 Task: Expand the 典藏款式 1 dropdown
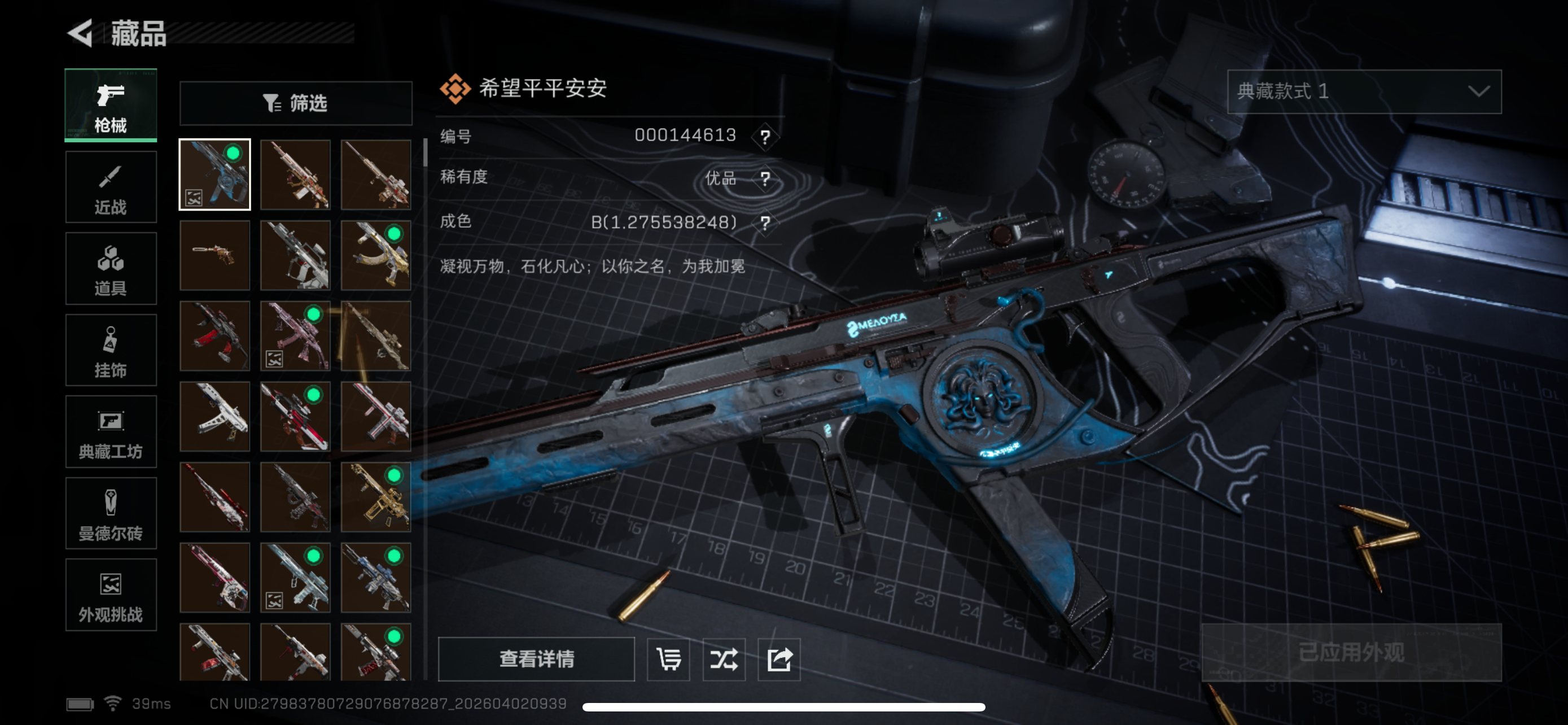(x=1364, y=91)
